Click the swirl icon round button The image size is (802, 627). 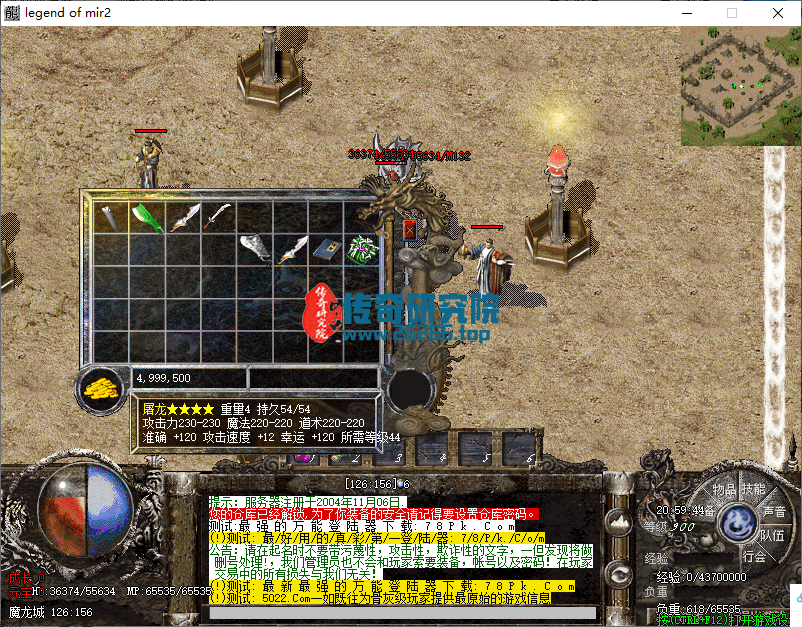click(619, 574)
